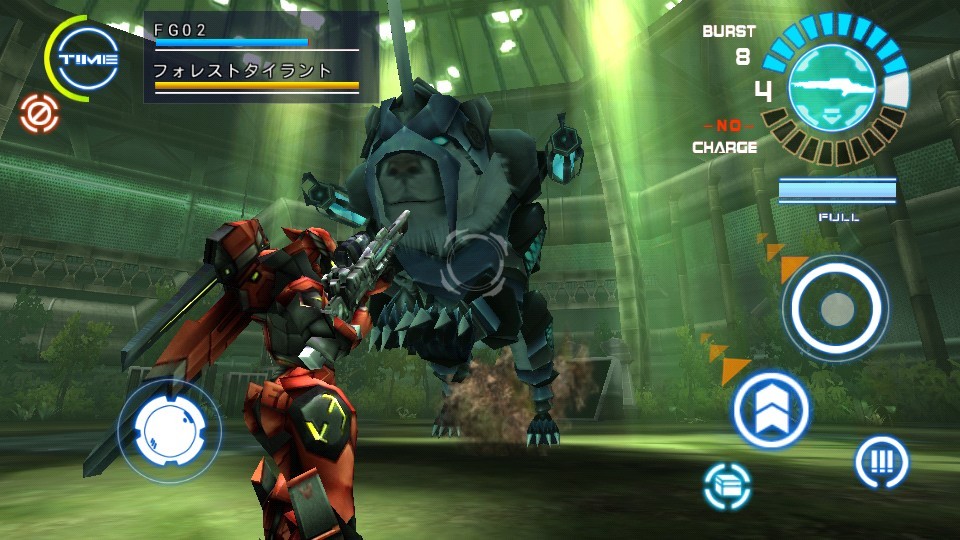Fire using the large circular attack button

click(835, 309)
